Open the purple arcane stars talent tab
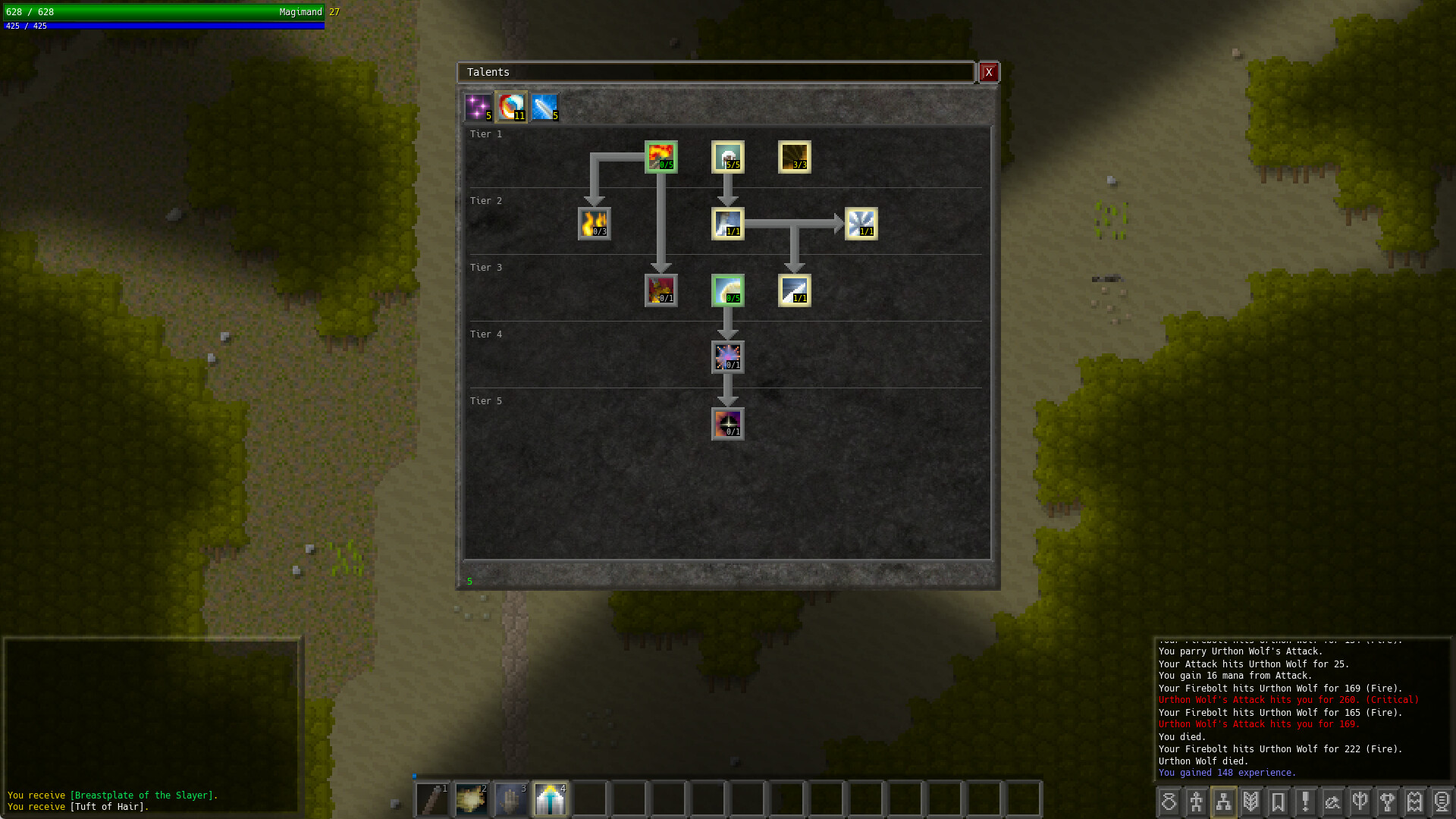 click(x=477, y=107)
